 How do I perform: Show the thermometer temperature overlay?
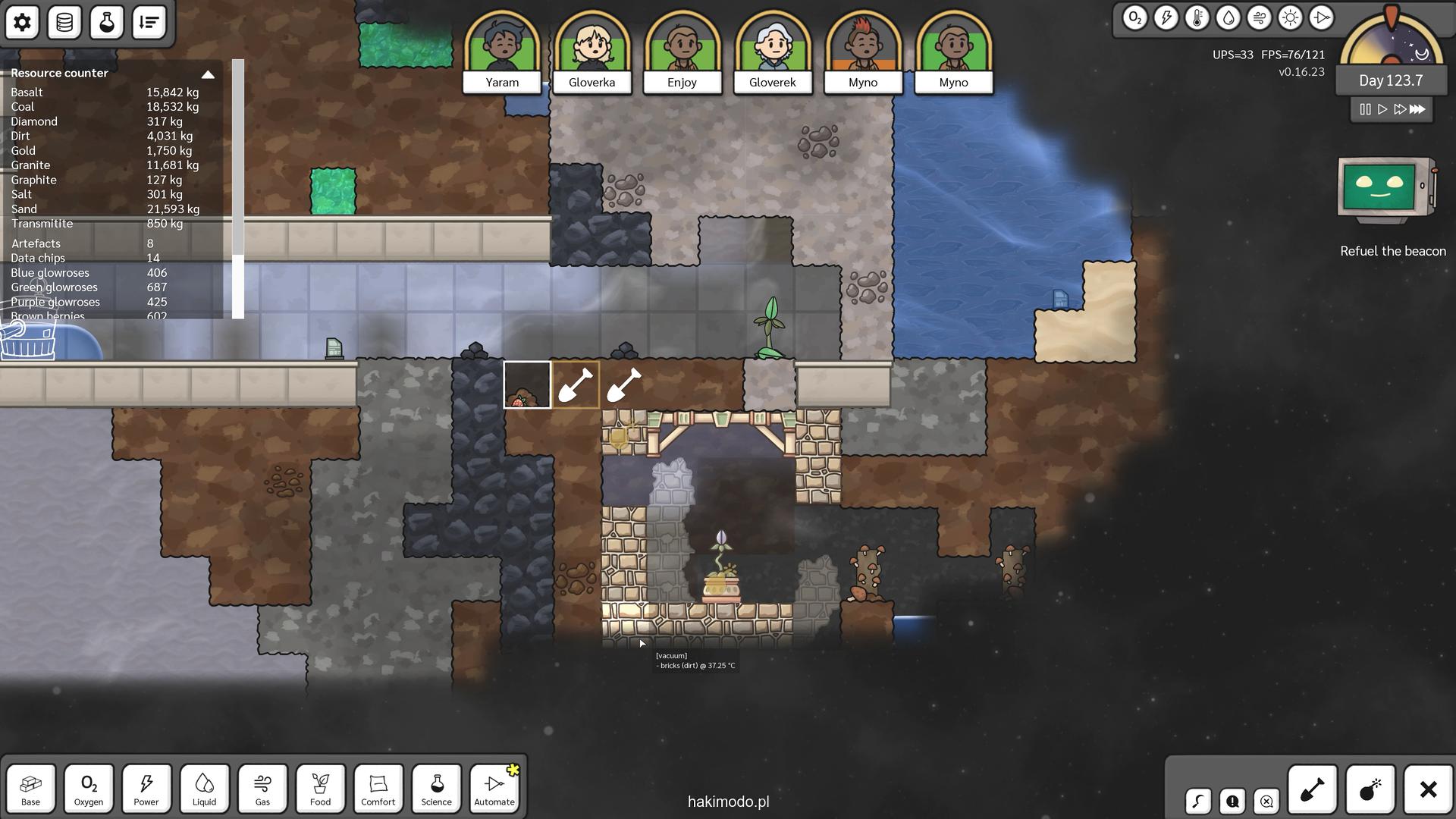coord(1197,17)
